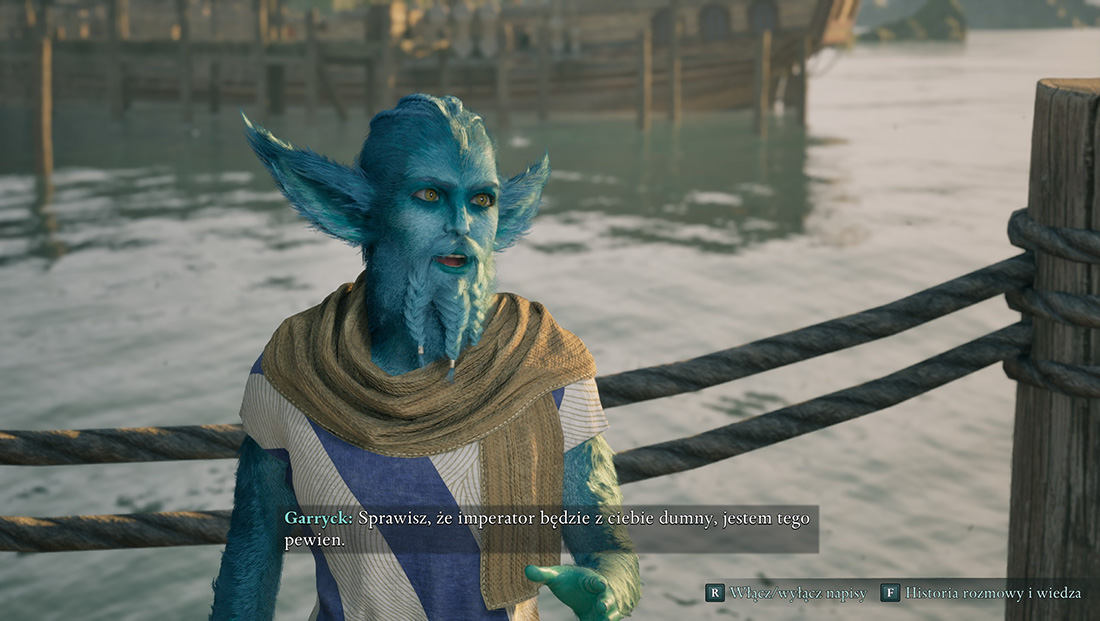Screen dimensions: 1100x621
Task: Toggle subtitles with the Włącz/wyłącz napisy button
Action: [x=786, y=593]
